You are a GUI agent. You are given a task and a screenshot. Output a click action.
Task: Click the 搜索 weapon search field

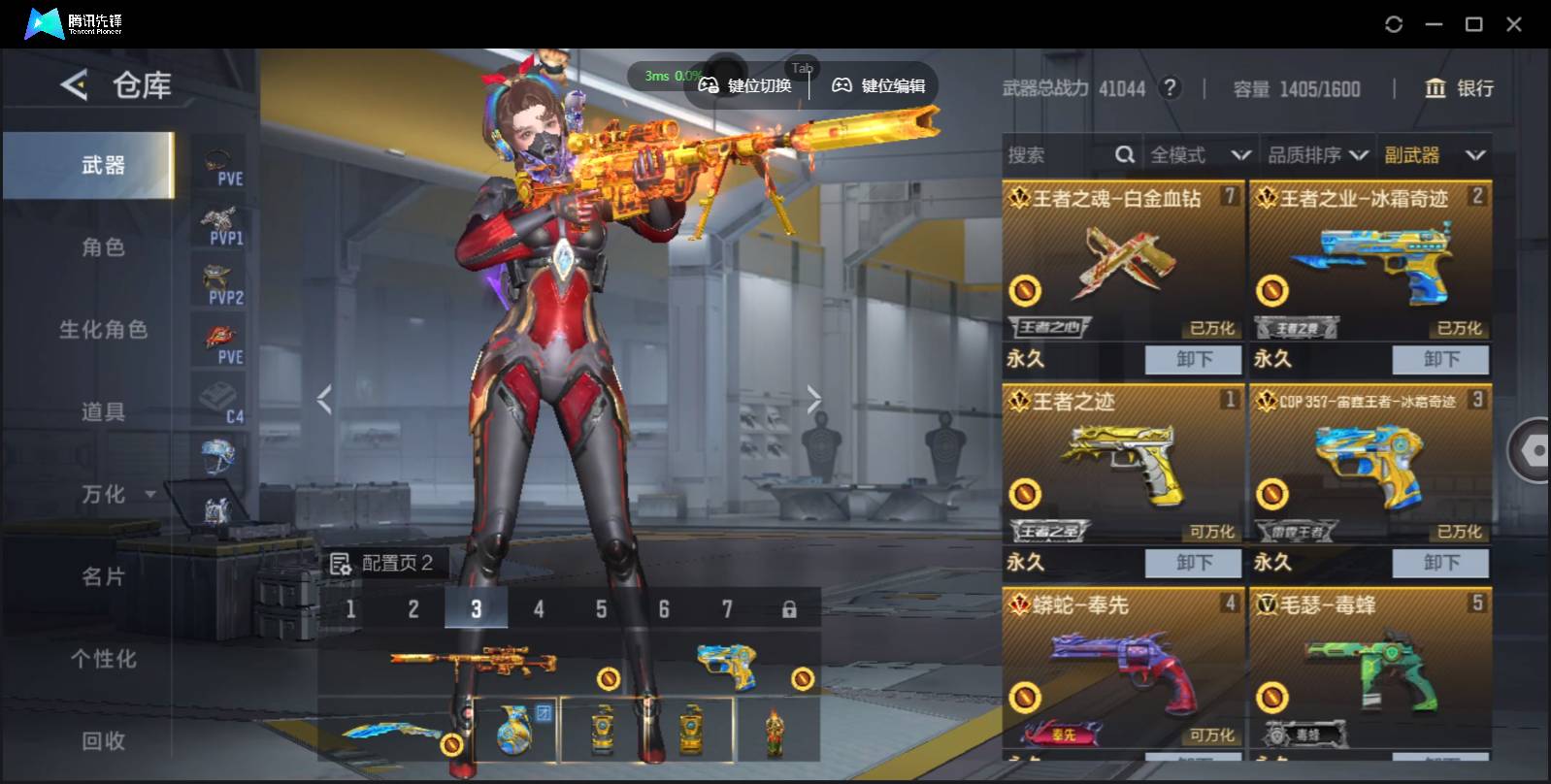point(1058,155)
